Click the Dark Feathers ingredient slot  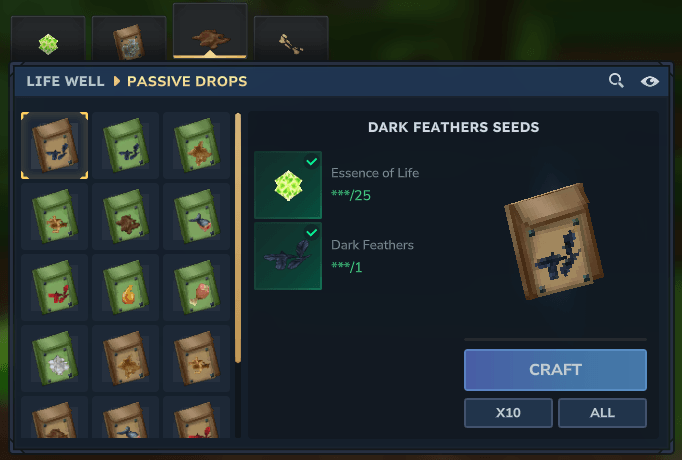point(288,256)
